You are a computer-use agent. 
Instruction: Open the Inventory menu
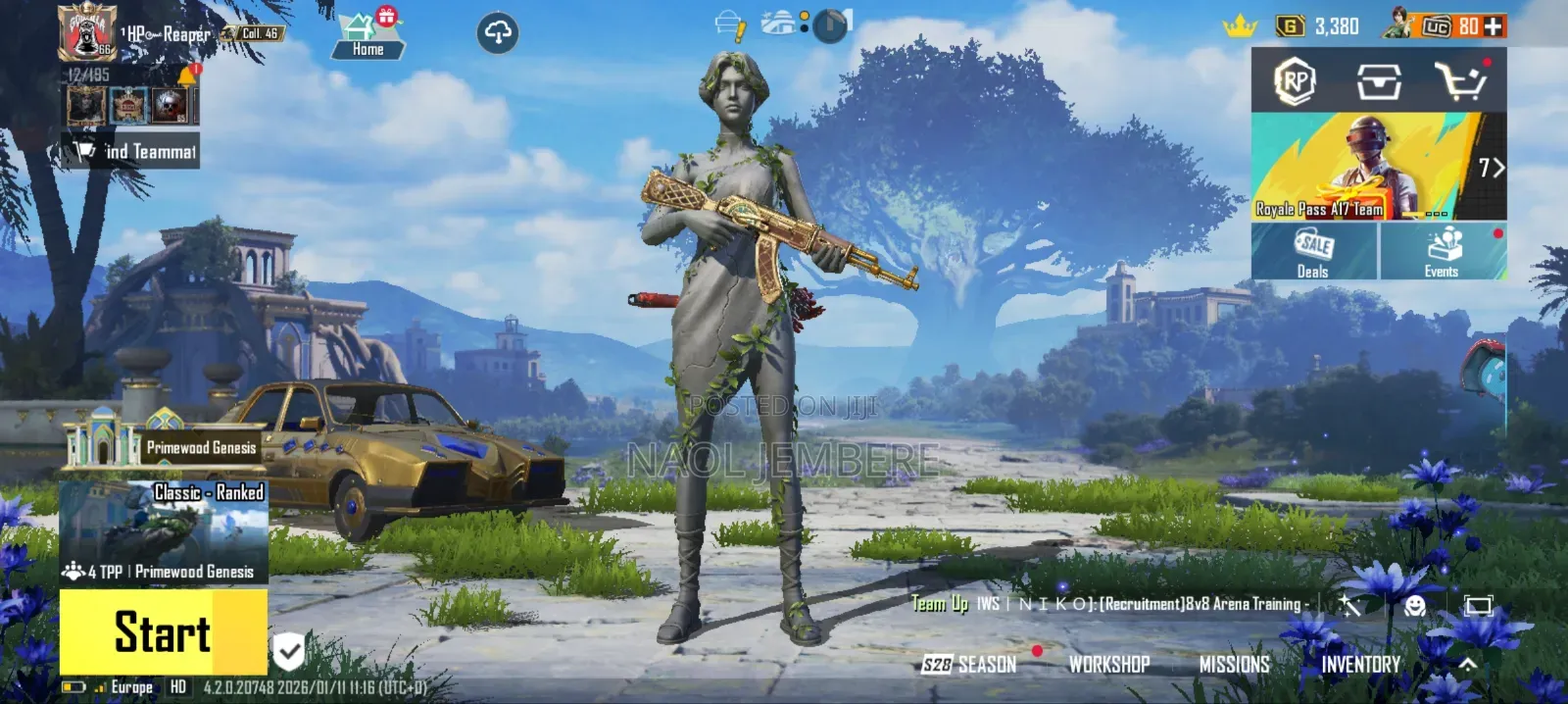[x=1360, y=665]
